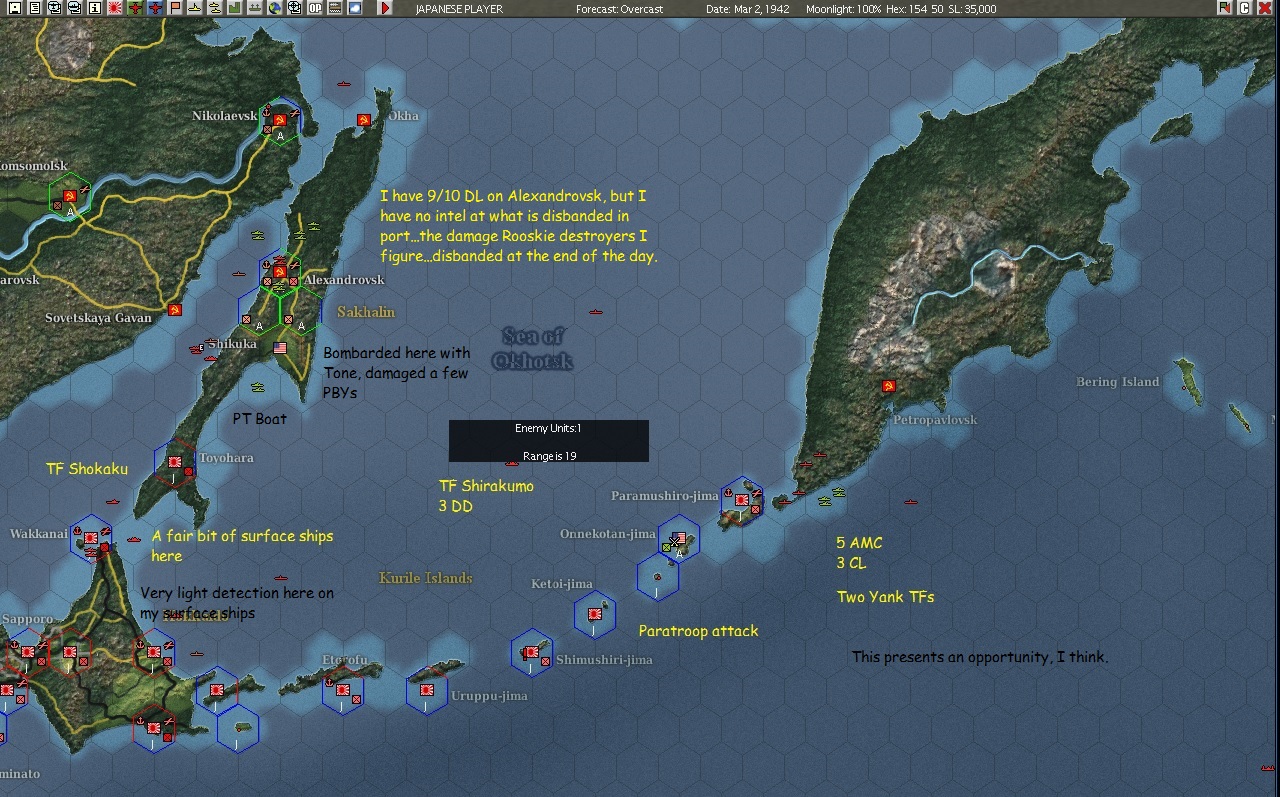Click the orange flag toolbar icon

coord(175,8)
